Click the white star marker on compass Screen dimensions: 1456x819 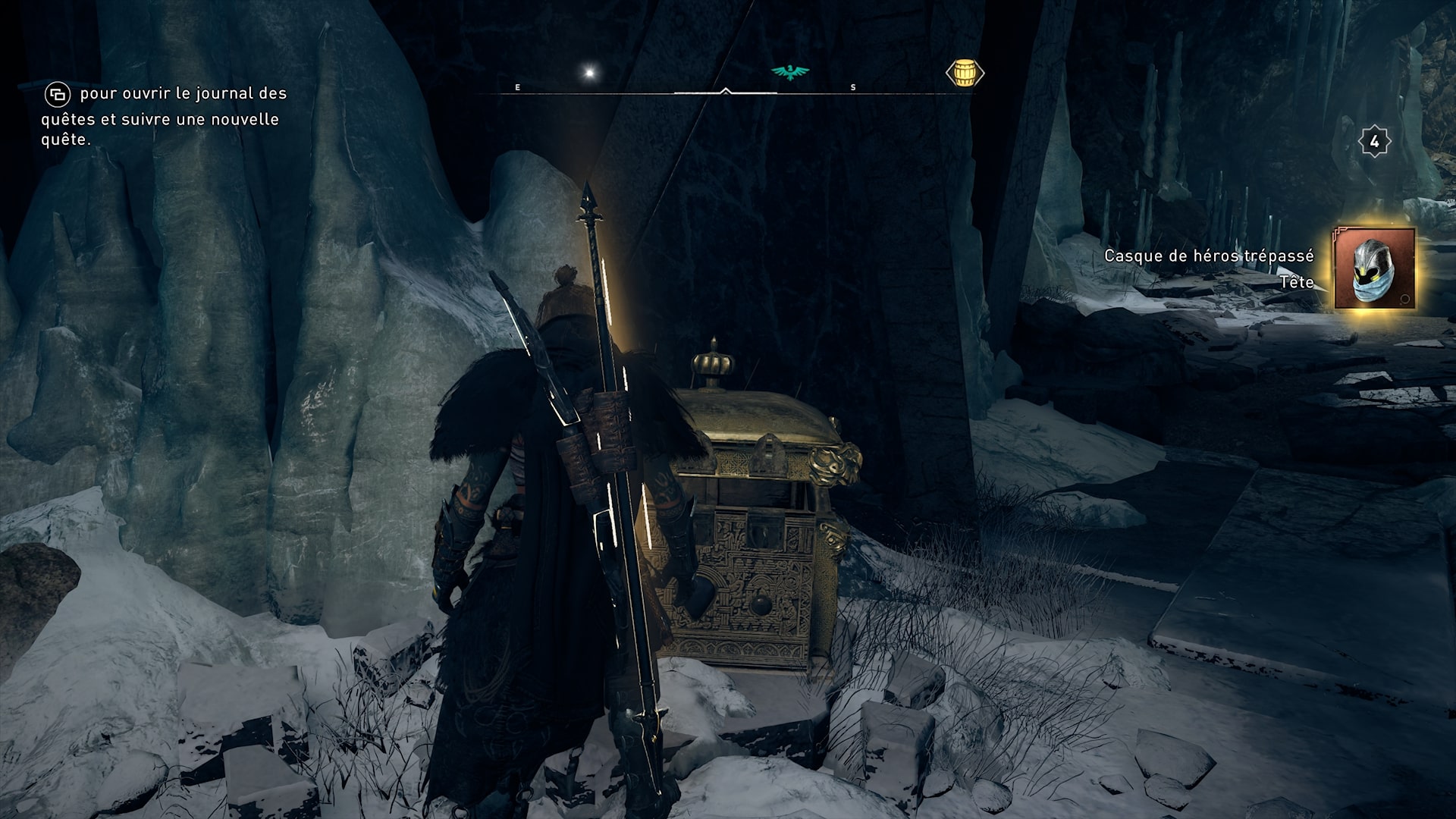click(589, 73)
